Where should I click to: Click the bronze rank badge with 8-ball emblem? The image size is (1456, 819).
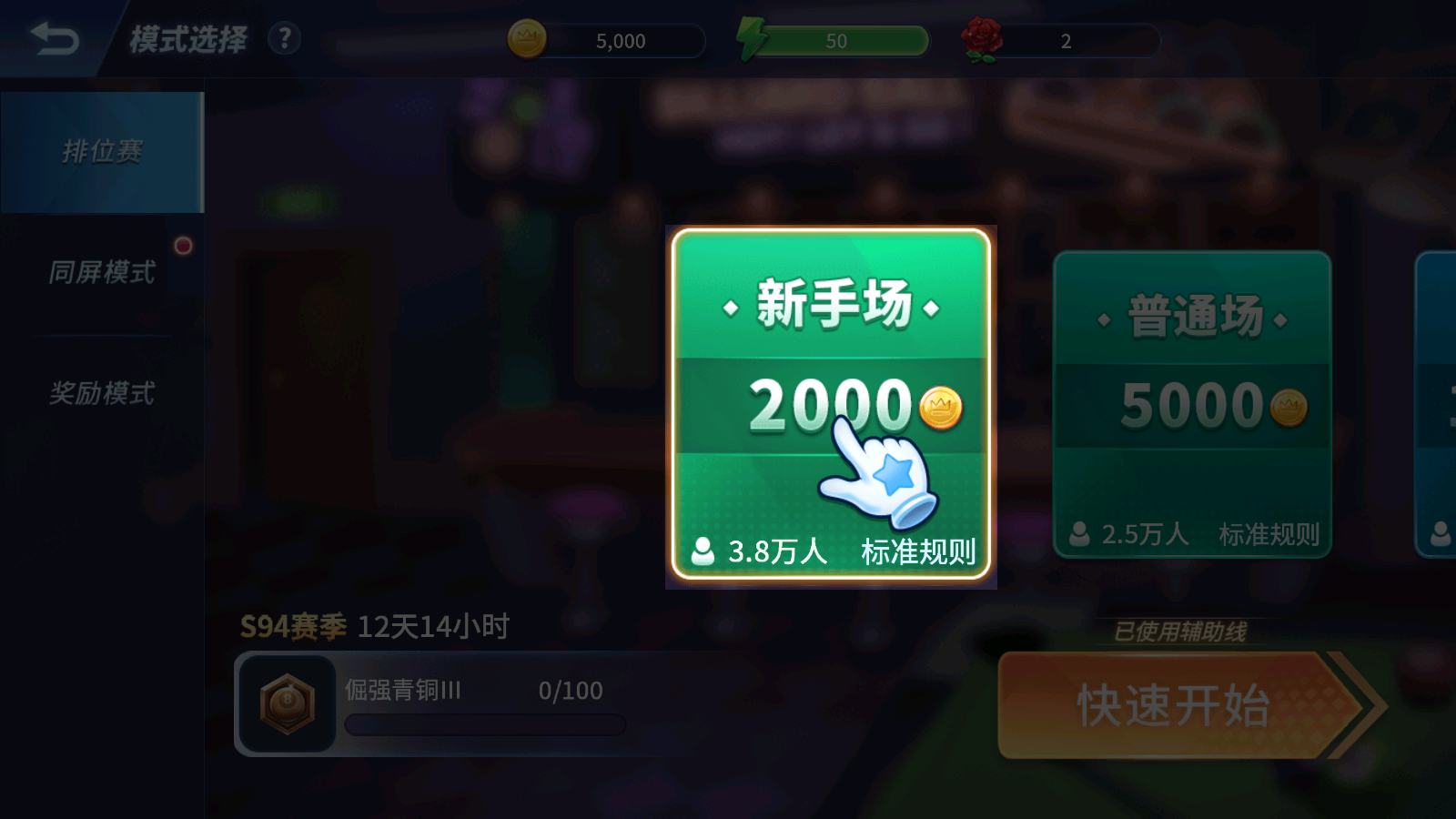(x=287, y=703)
